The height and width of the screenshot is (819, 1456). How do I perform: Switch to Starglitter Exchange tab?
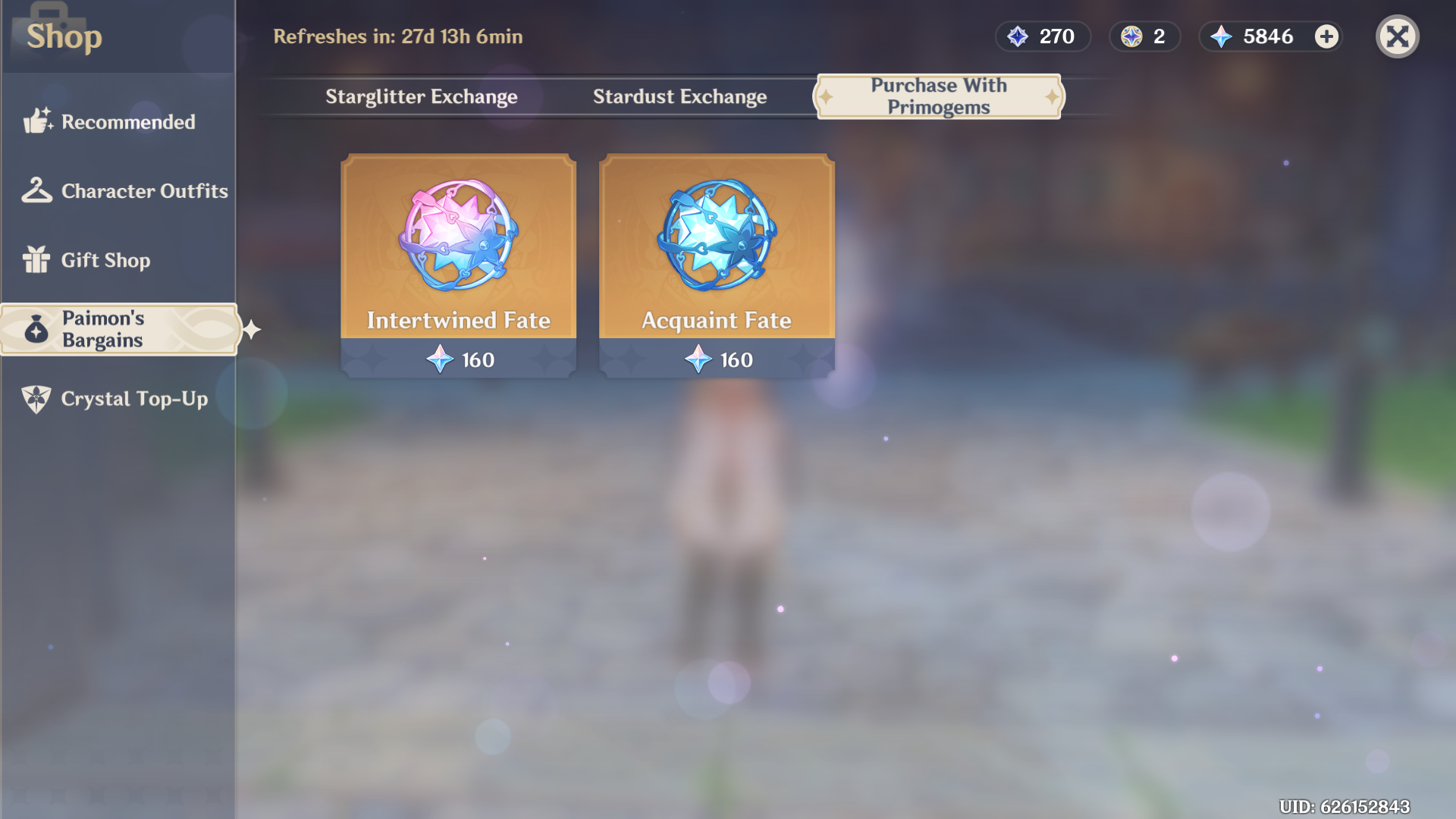pos(421,97)
